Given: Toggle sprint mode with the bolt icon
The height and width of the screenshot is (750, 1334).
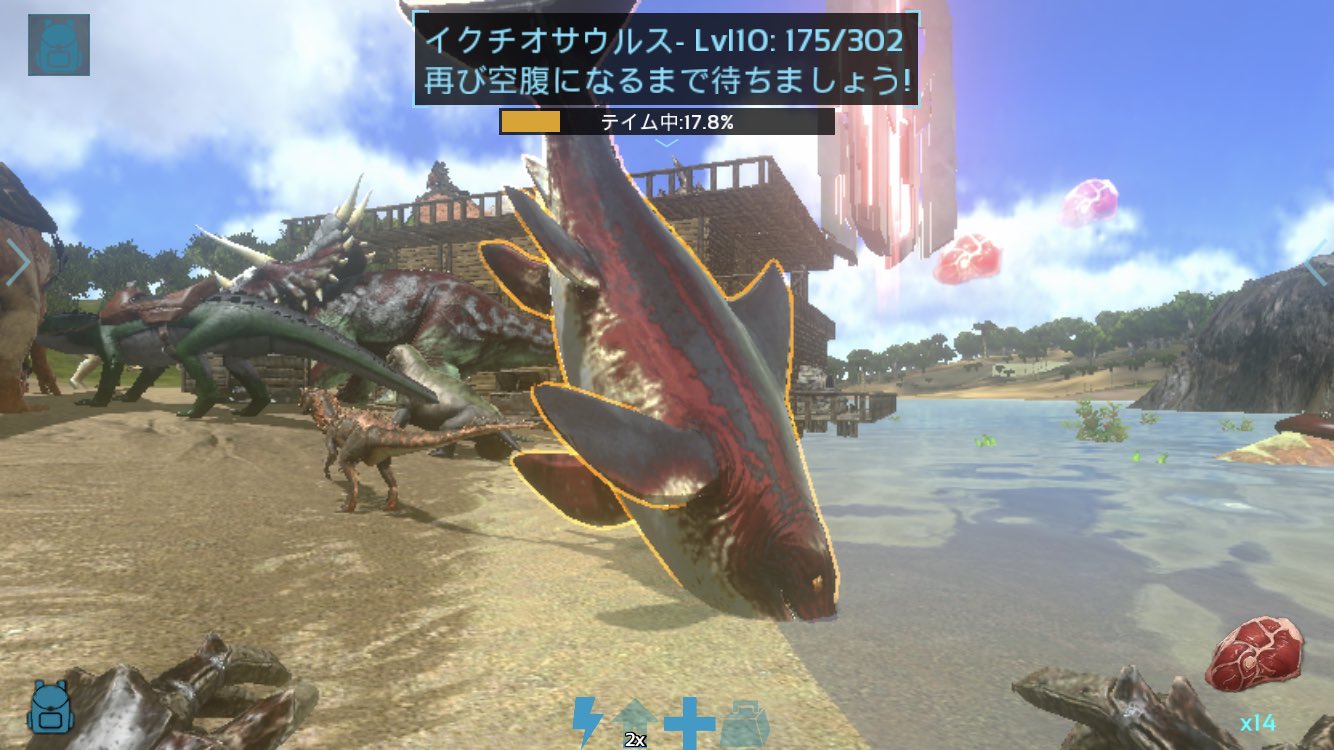Looking at the screenshot, I should (586, 715).
